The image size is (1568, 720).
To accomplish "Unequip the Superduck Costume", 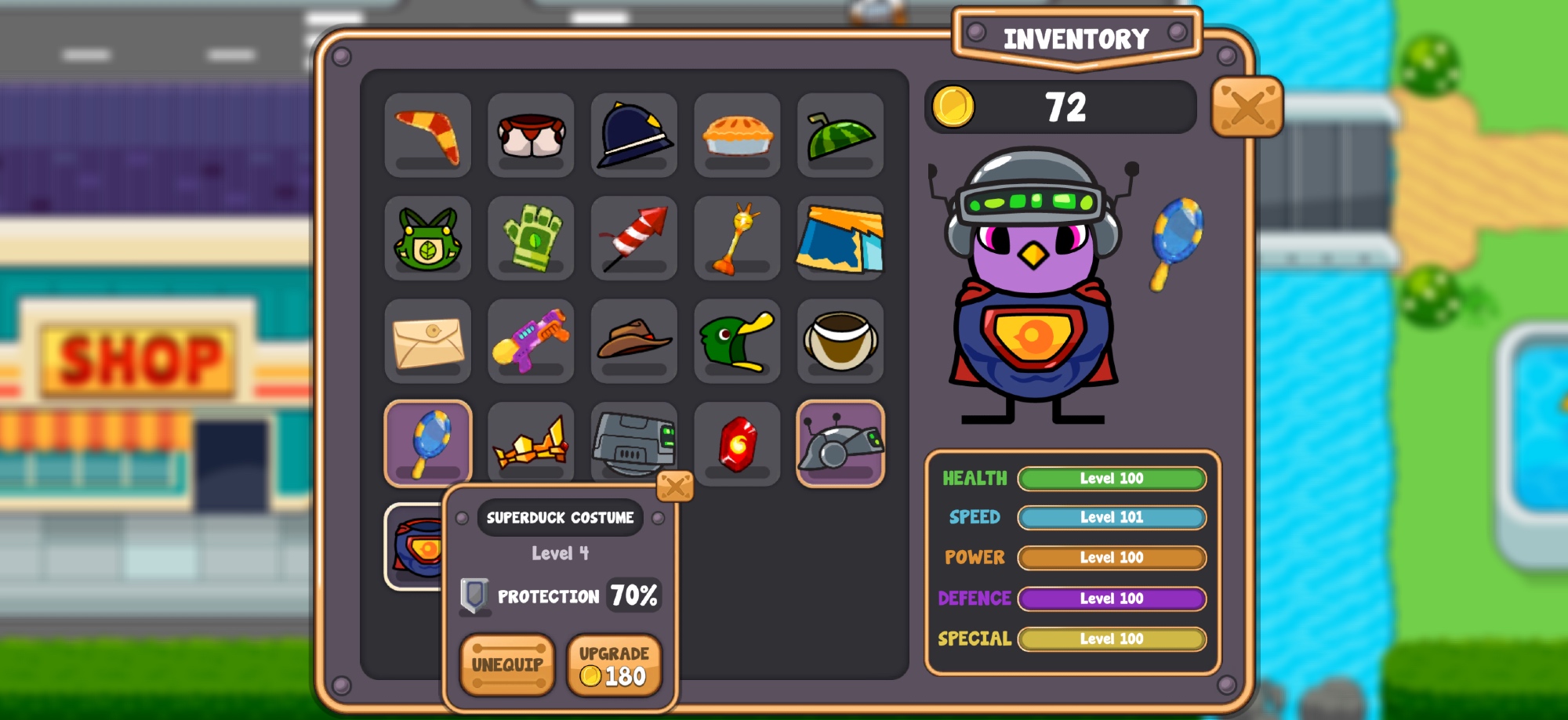I will (x=507, y=664).
